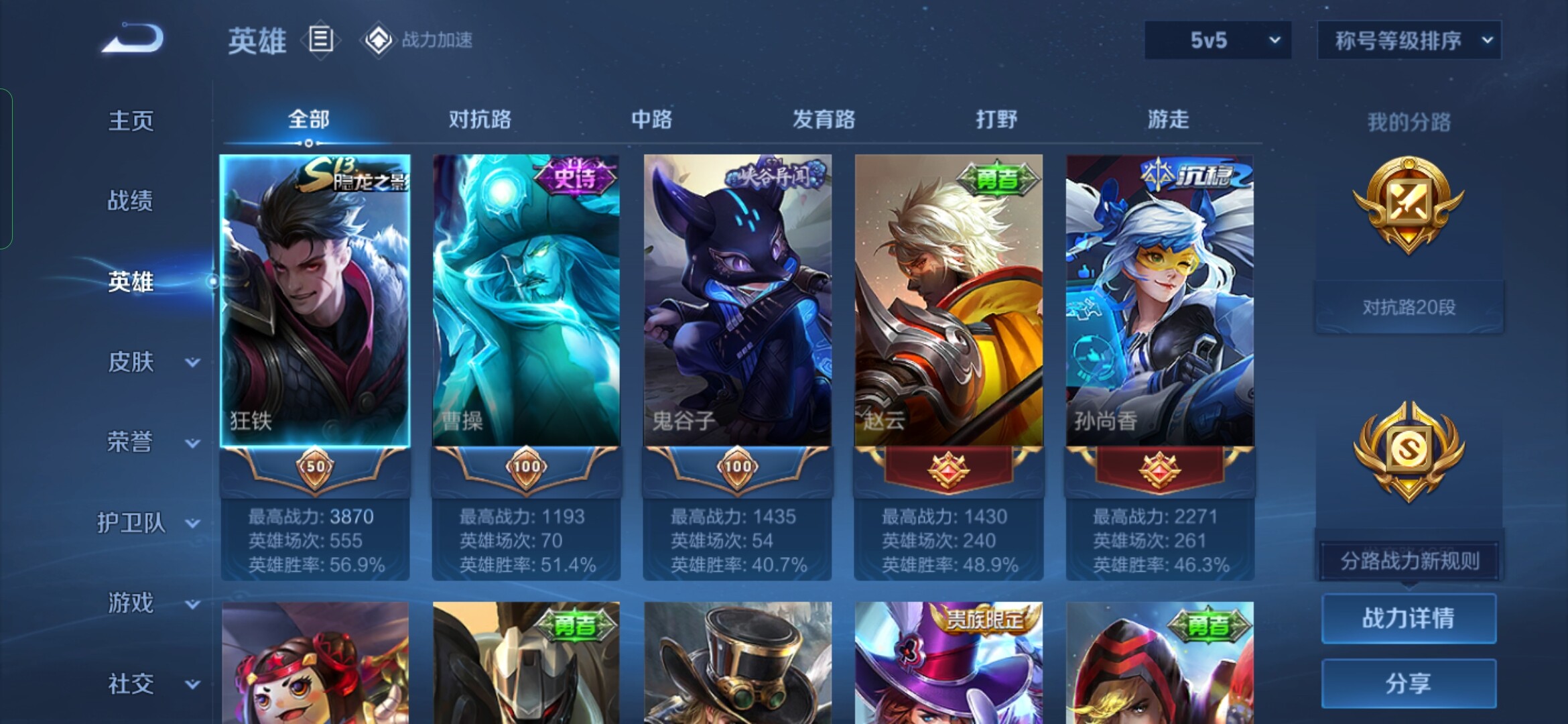Open the 主页 home page menu
Viewport: 1568px width, 724px height.
coord(131,121)
